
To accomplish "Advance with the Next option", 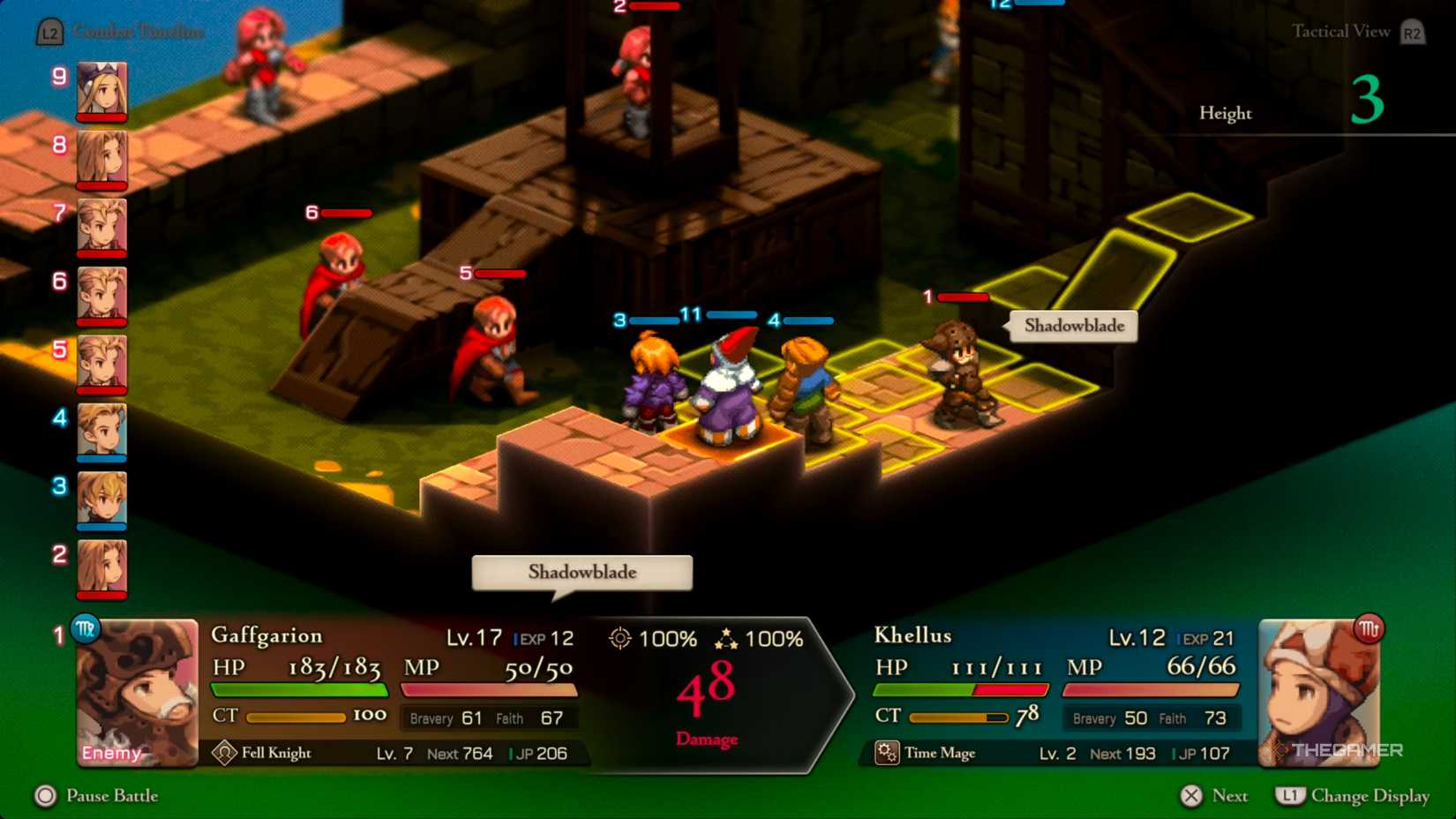I will click(1215, 796).
